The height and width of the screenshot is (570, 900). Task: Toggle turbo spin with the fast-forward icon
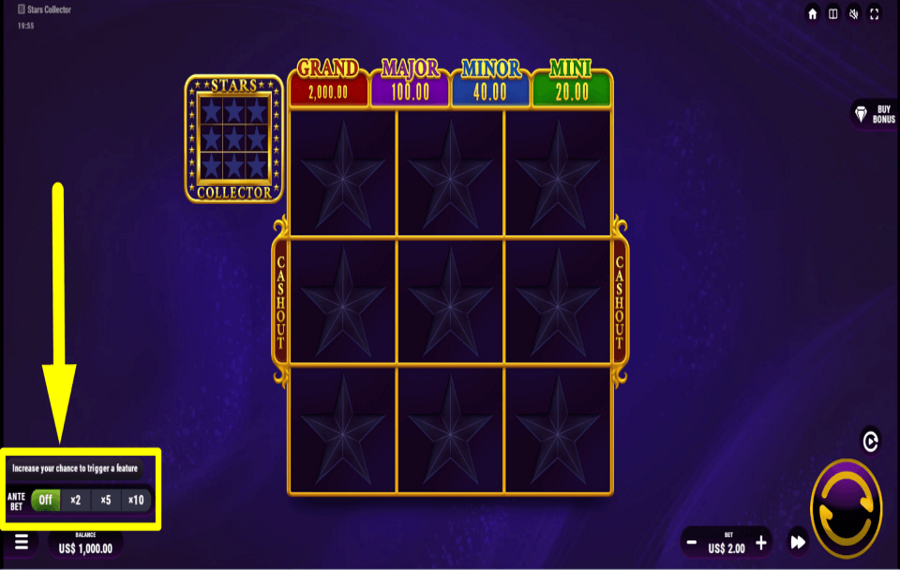point(798,543)
